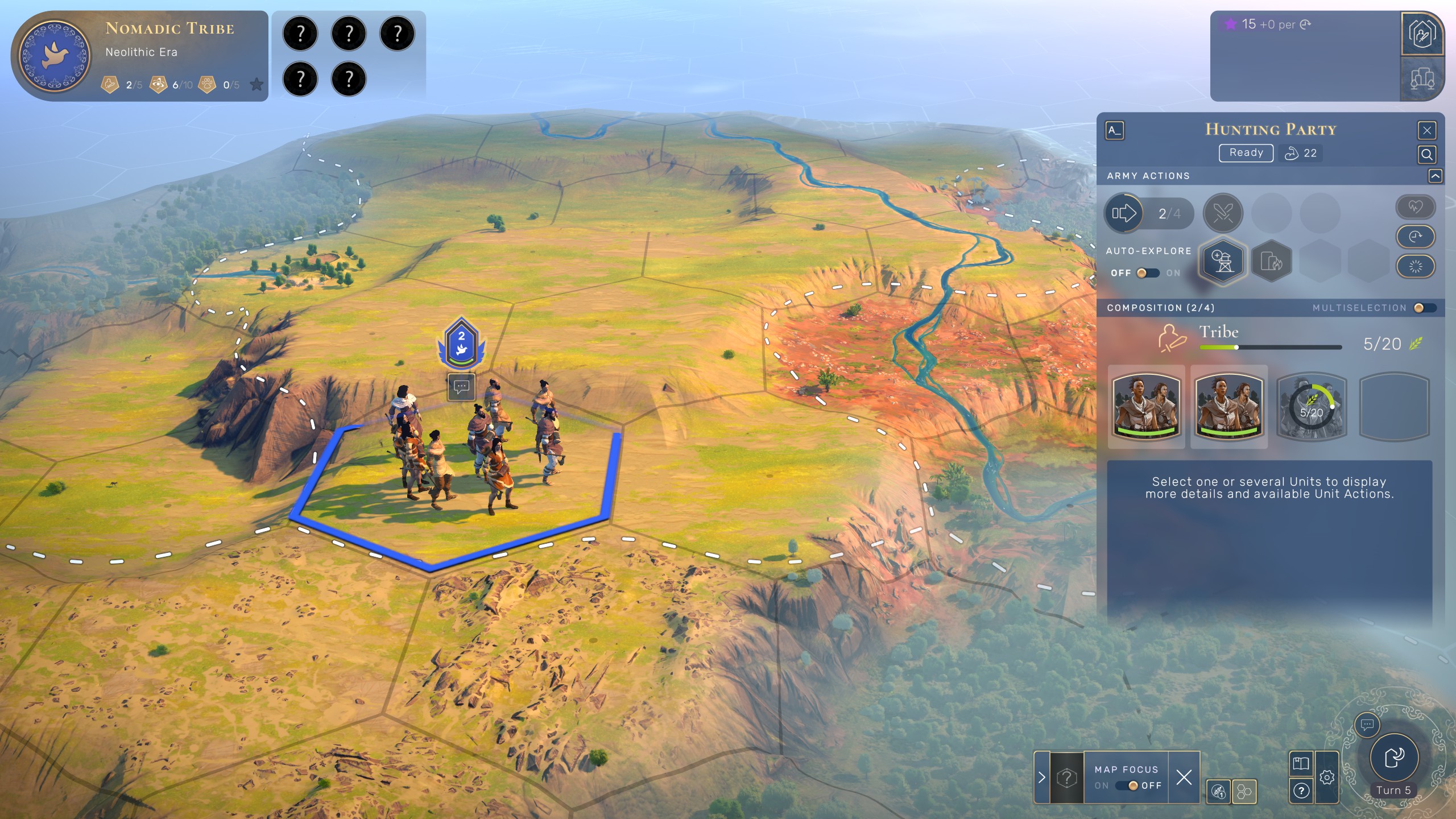End the turn with the moon button

(x=1394, y=757)
